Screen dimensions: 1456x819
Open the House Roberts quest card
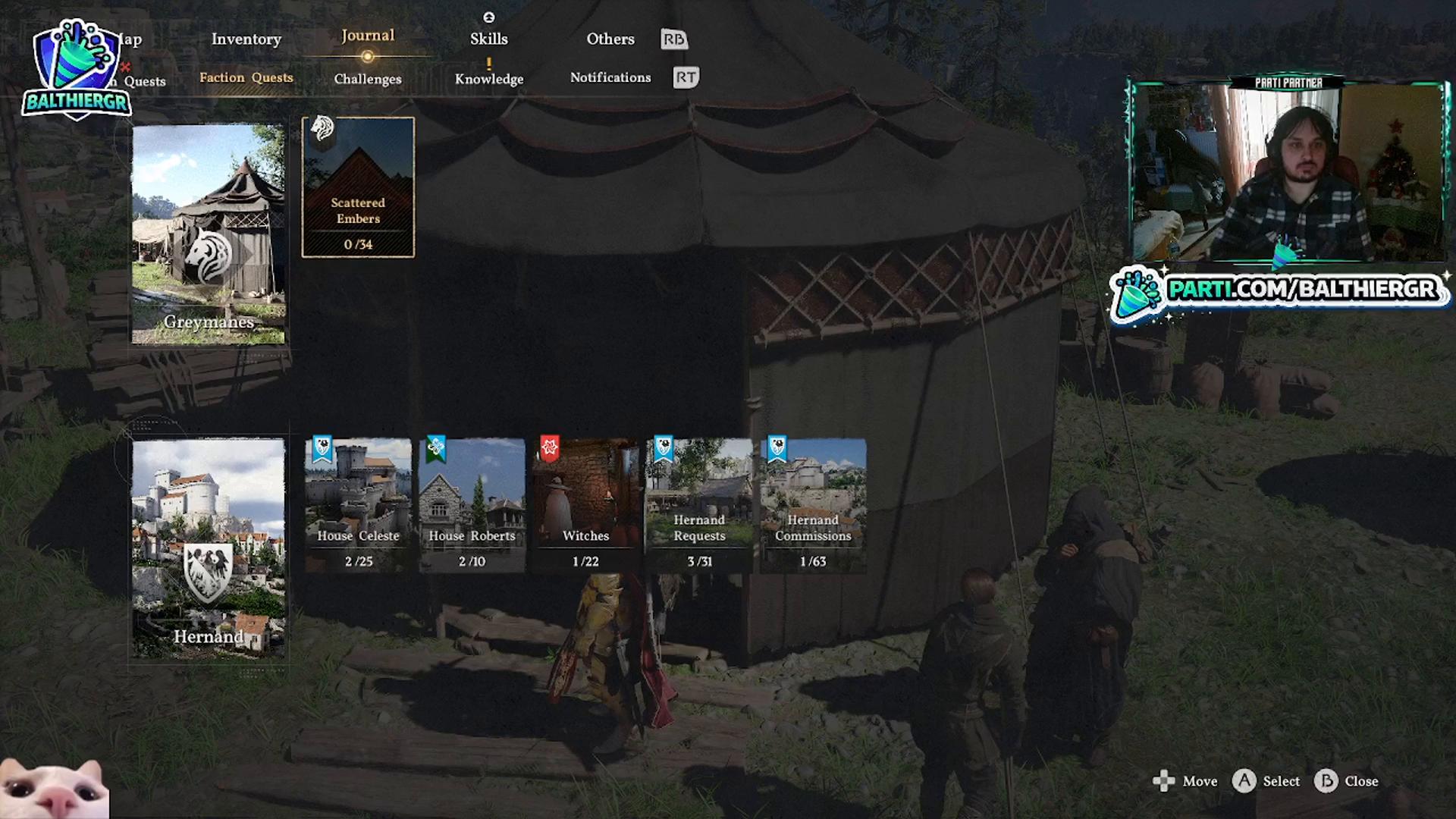tap(471, 500)
